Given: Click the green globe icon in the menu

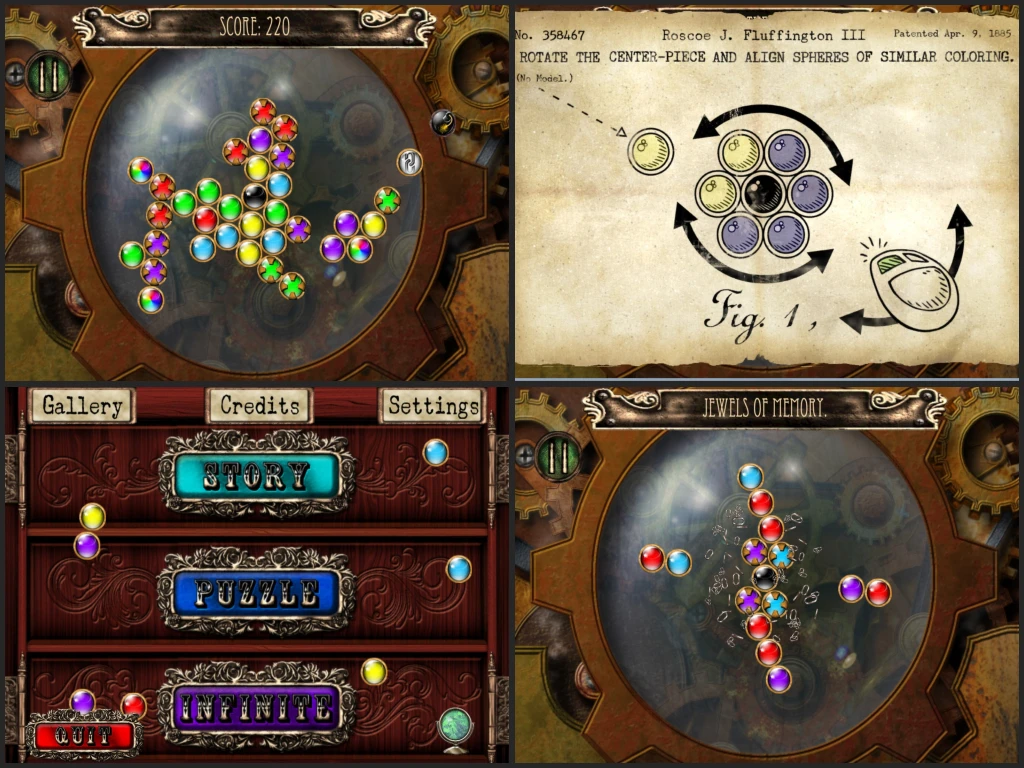Looking at the screenshot, I should [x=455, y=725].
